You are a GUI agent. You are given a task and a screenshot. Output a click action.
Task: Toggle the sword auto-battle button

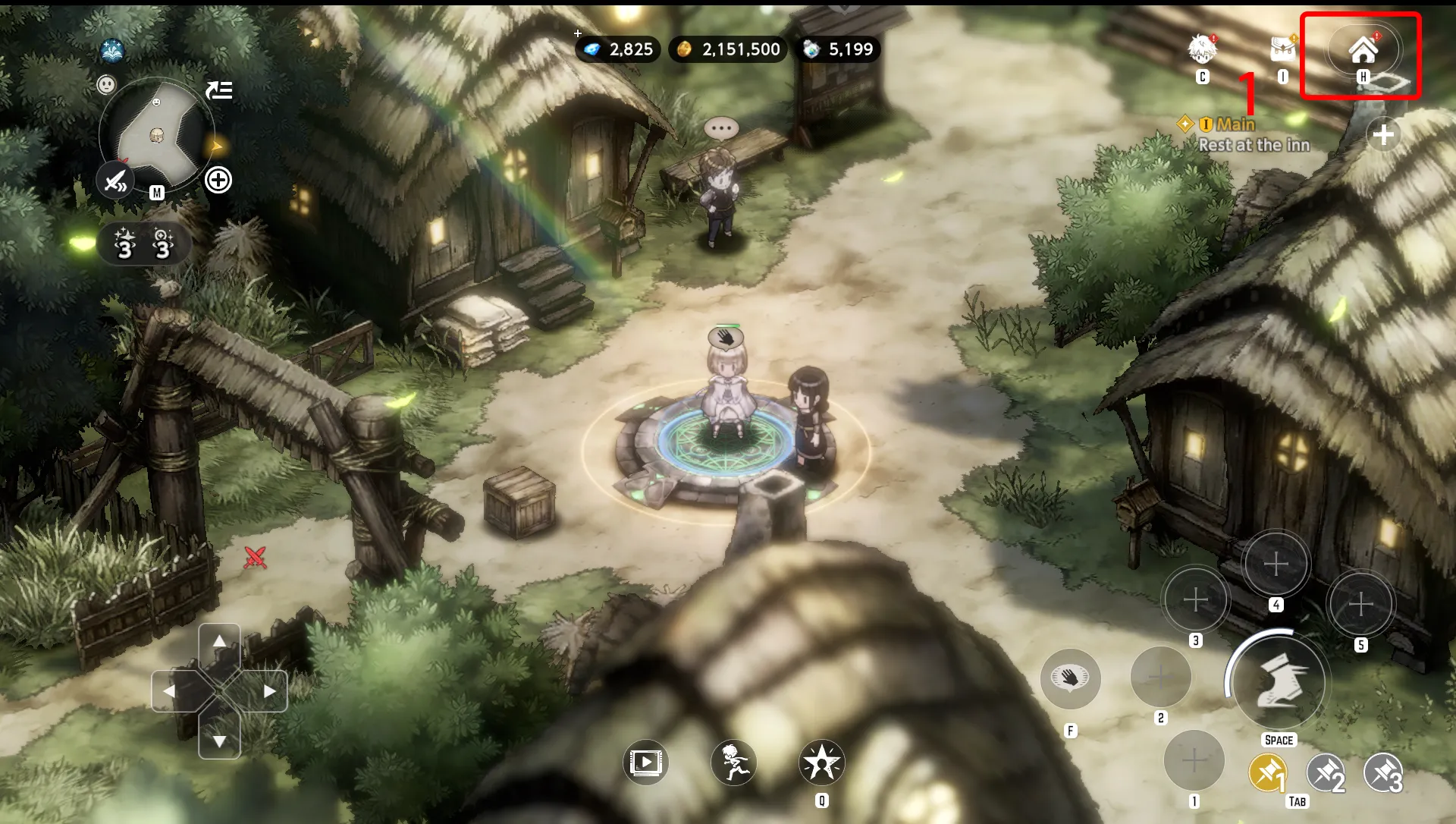[x=115, y=181]
